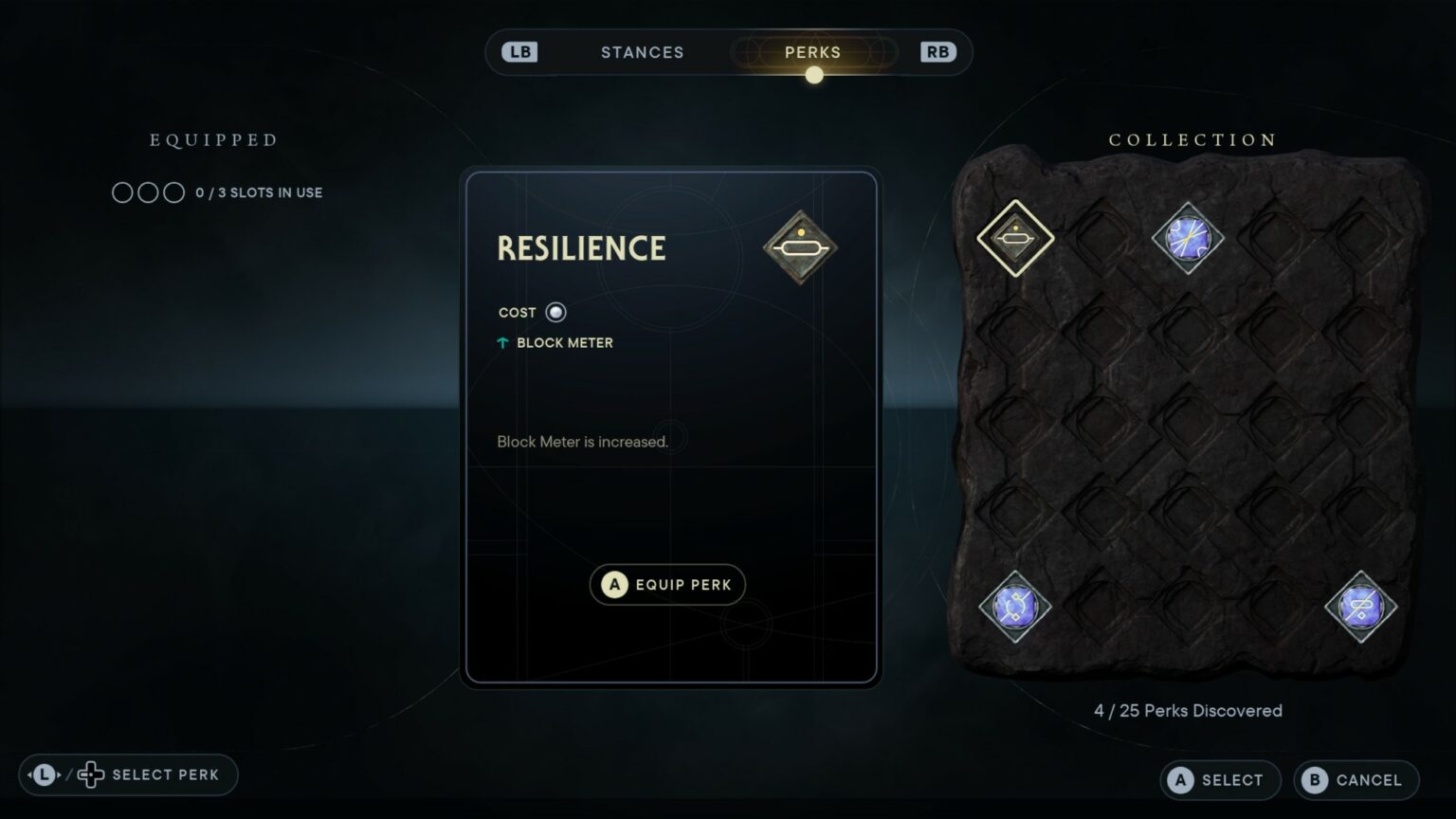The height and width of the screenshot is (819, 1456).
Task: Click the RB shoulder button icon
Action: coord(937,51)
